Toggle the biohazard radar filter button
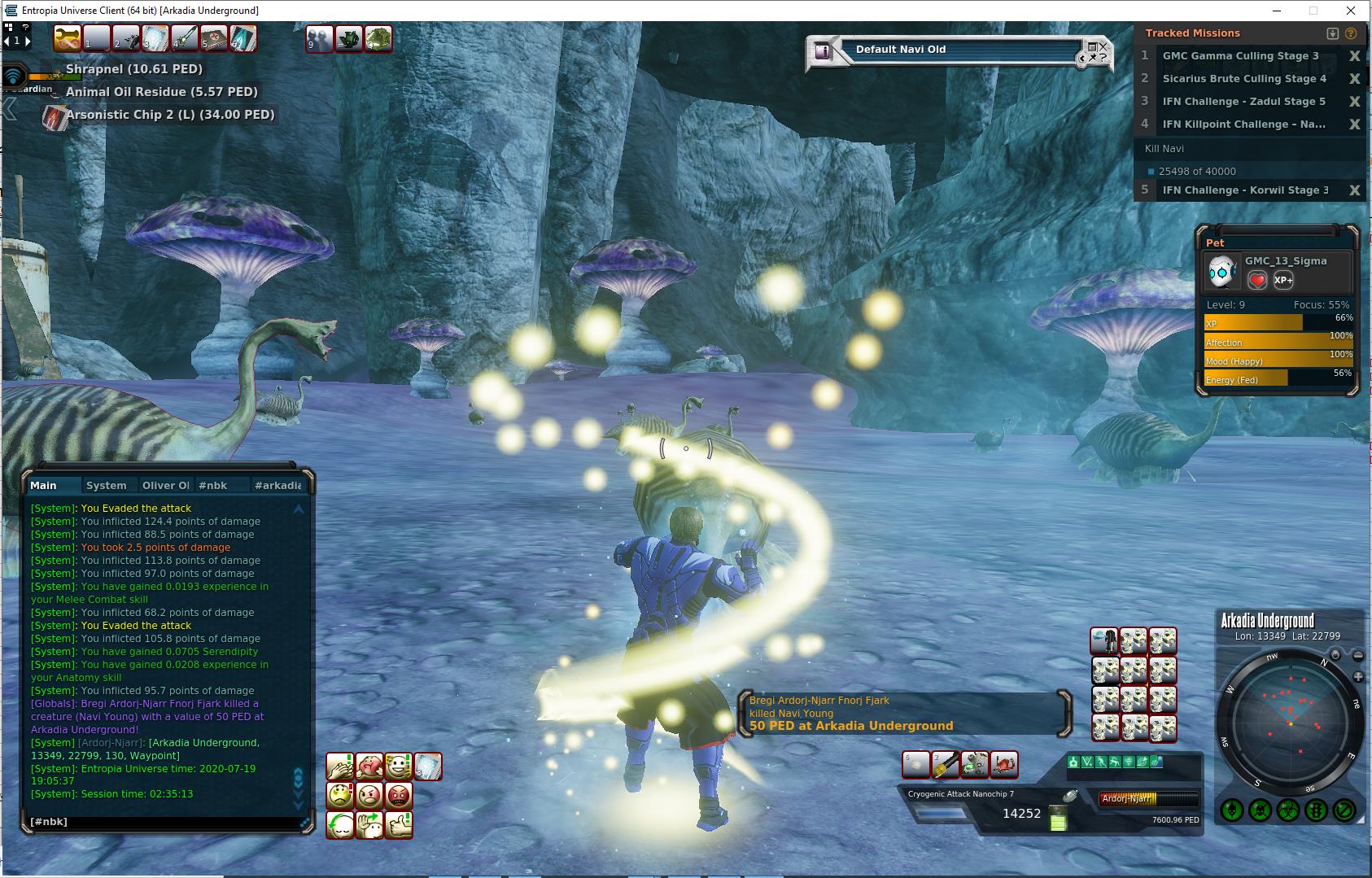Viewport: 1372px width, 878px height. pos(1287,810)
